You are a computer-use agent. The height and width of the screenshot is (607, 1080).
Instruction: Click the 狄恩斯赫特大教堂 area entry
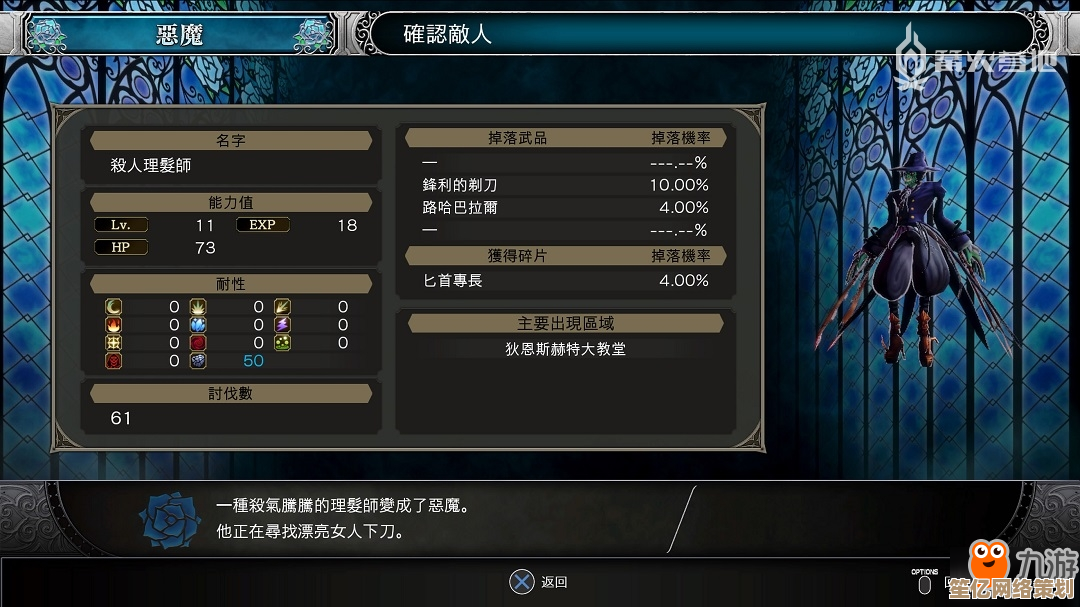tap(565, 349)
